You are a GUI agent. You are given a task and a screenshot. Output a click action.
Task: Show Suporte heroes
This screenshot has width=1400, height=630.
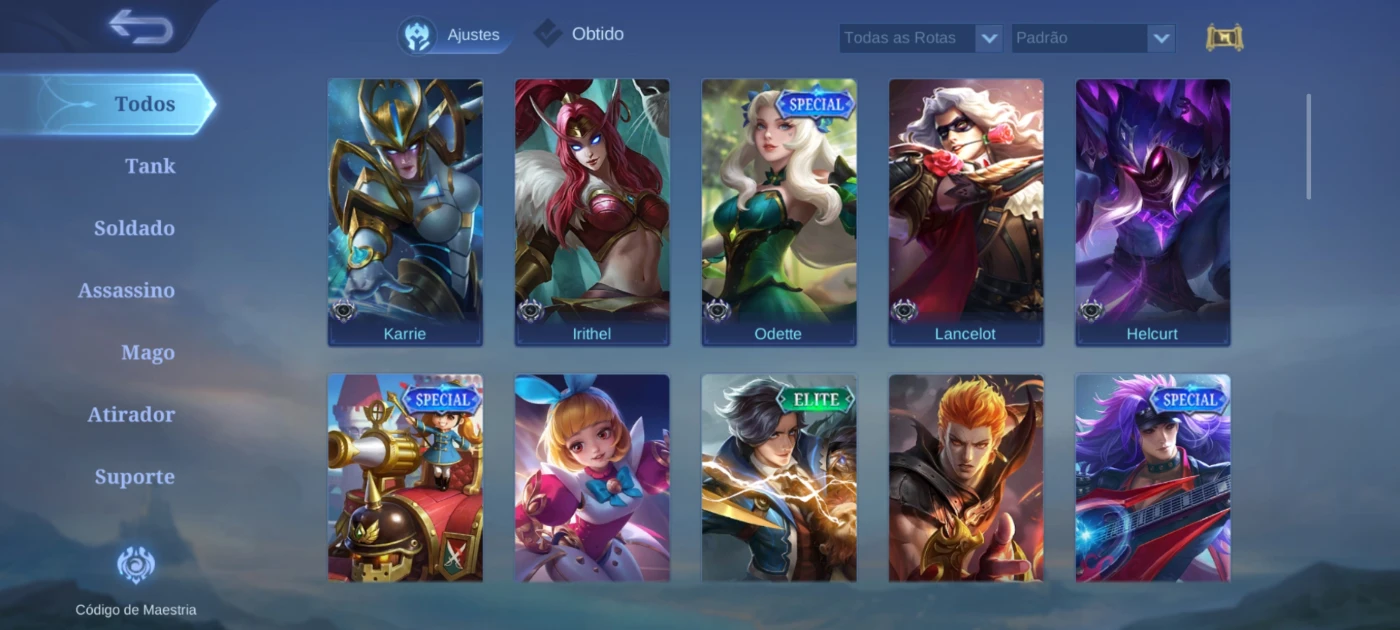tap(134, 476)
